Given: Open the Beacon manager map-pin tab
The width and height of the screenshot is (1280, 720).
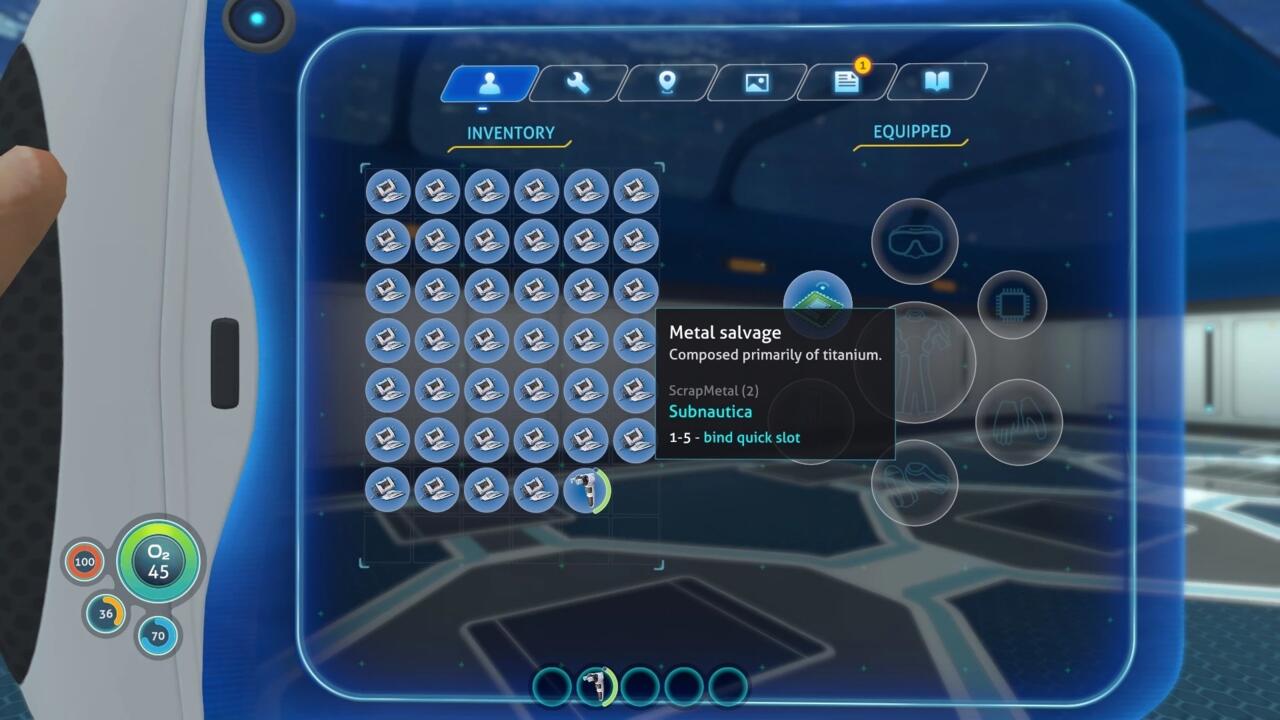Looking at the screenshot, I should 666,84.
